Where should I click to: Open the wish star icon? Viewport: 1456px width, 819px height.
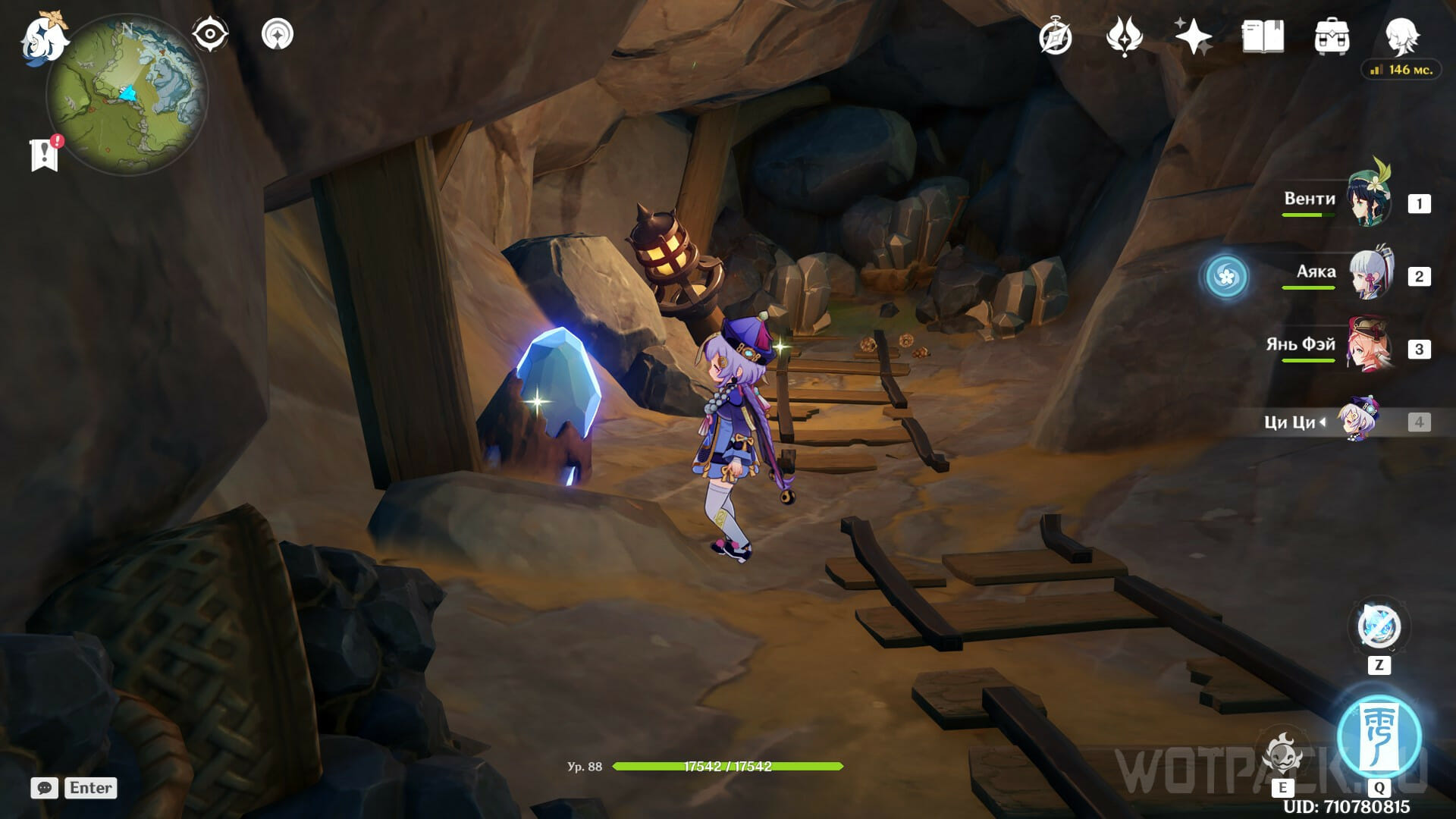click(x=1193, y=36)
